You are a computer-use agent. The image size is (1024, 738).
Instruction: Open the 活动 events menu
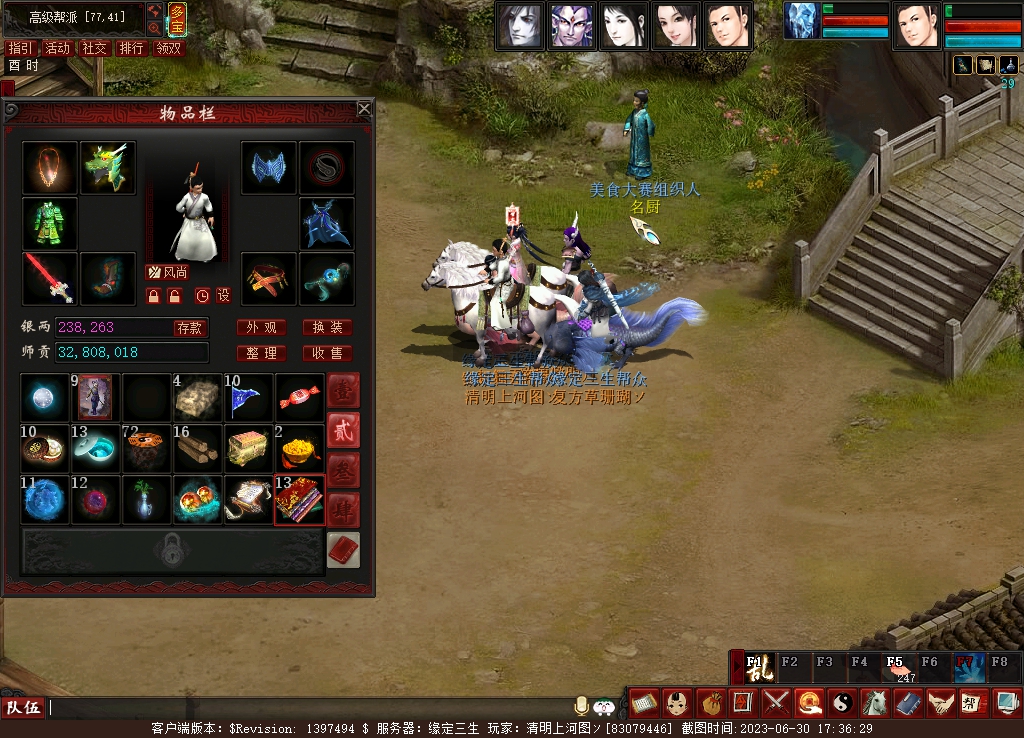(x=57, y=48)
